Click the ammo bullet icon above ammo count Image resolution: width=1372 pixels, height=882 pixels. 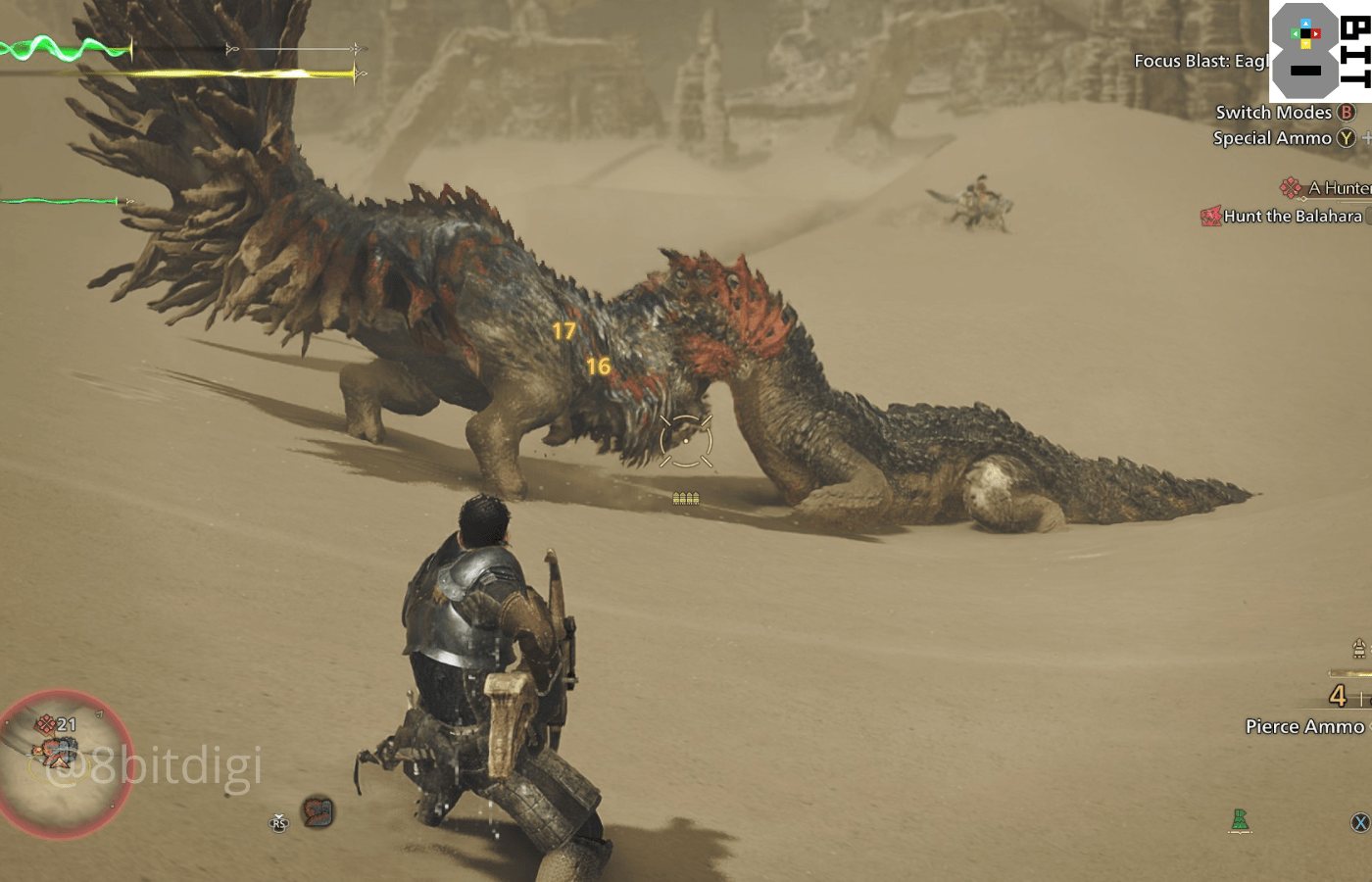pyautogui.click(x=1358, y=648)
